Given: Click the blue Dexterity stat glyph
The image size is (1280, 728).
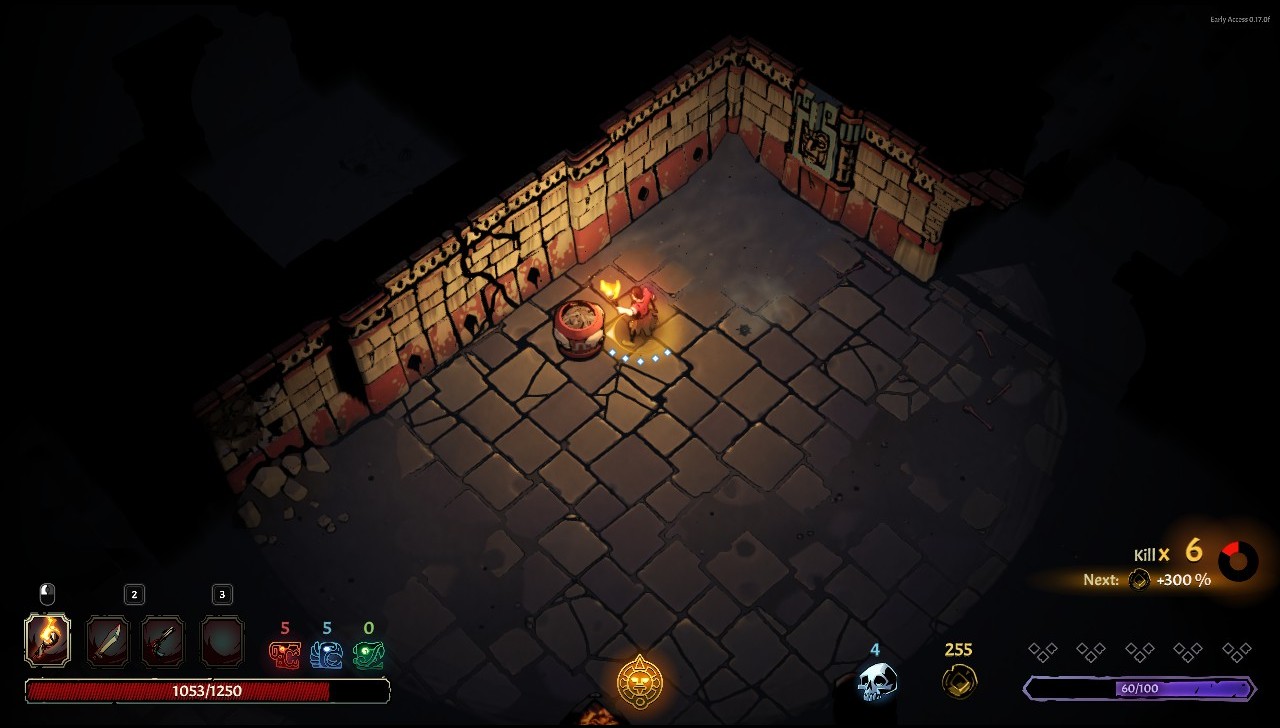Looking at the screenshot, I should tap(326, 655).
